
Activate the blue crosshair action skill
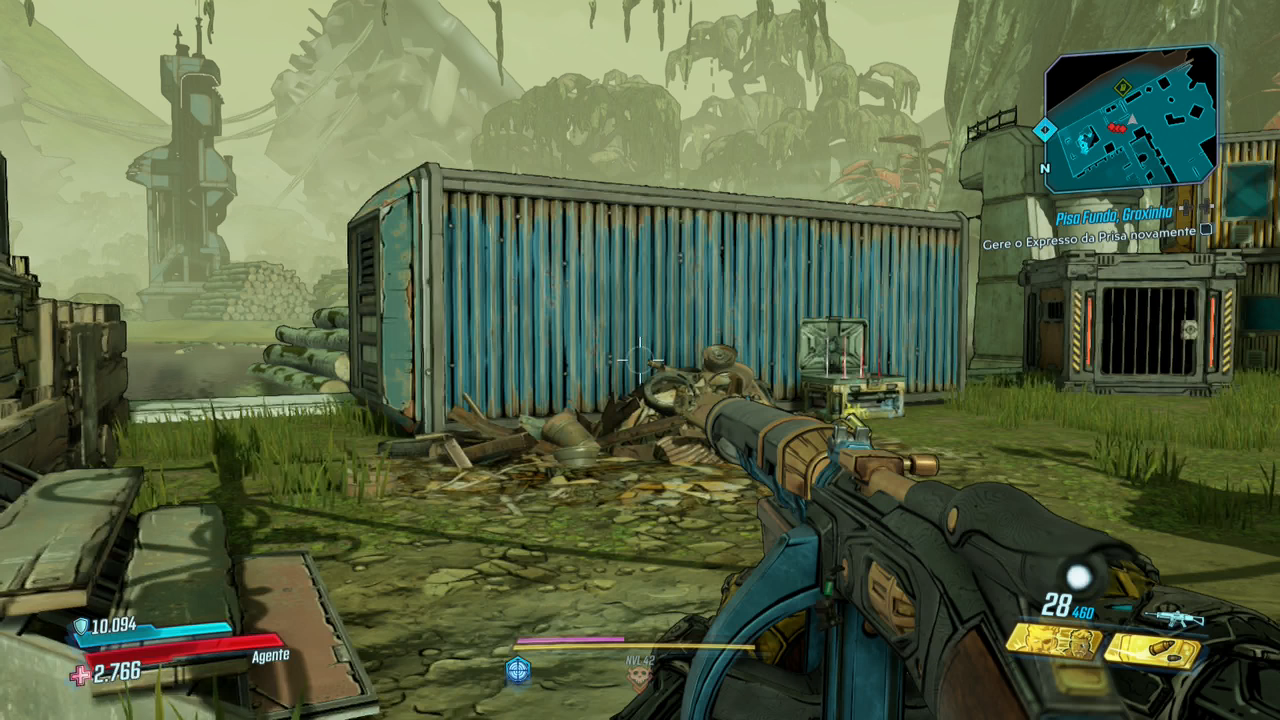coord(518,670)
